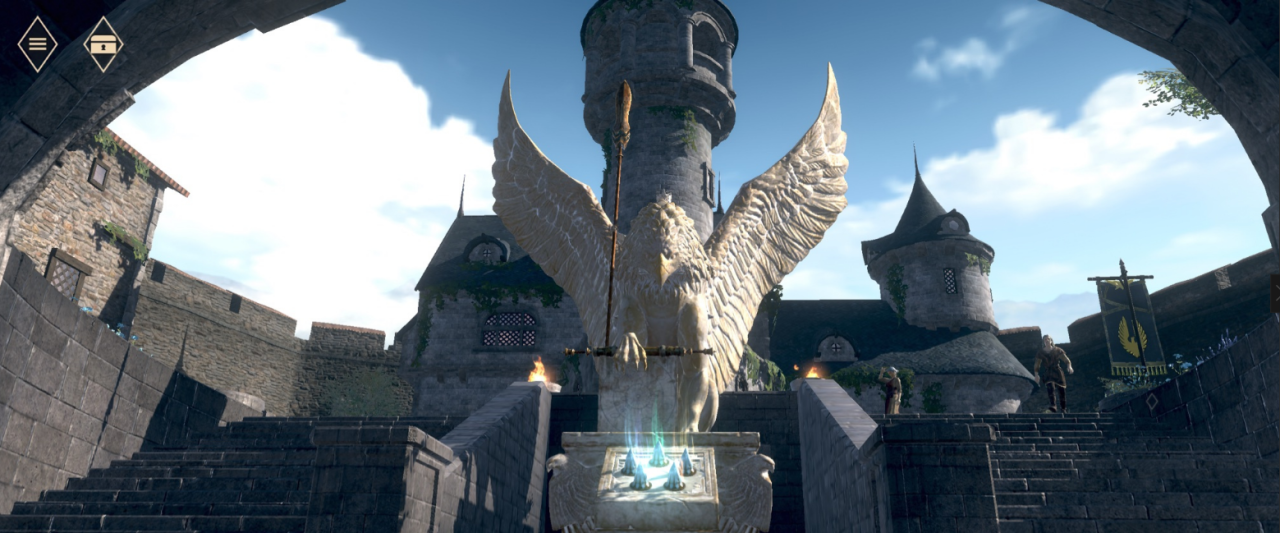Viewport: 1280px width, 533px height.
Task: Open the hamburger menu diamond button
Action: [x=38, y=44]
